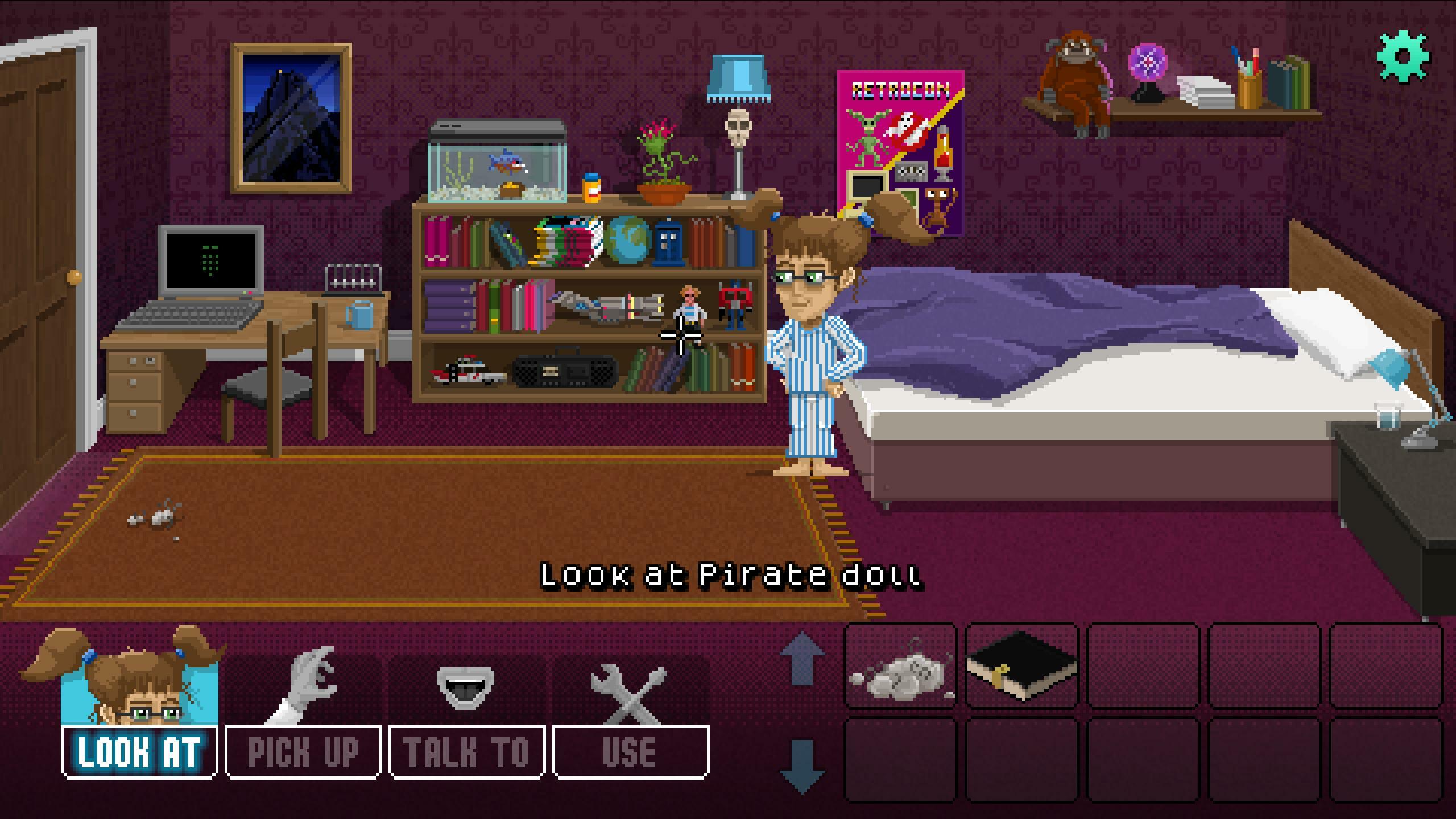Switch from Look At to Pick Up verb
The image size is (1456, 819).
pos(303,753)
